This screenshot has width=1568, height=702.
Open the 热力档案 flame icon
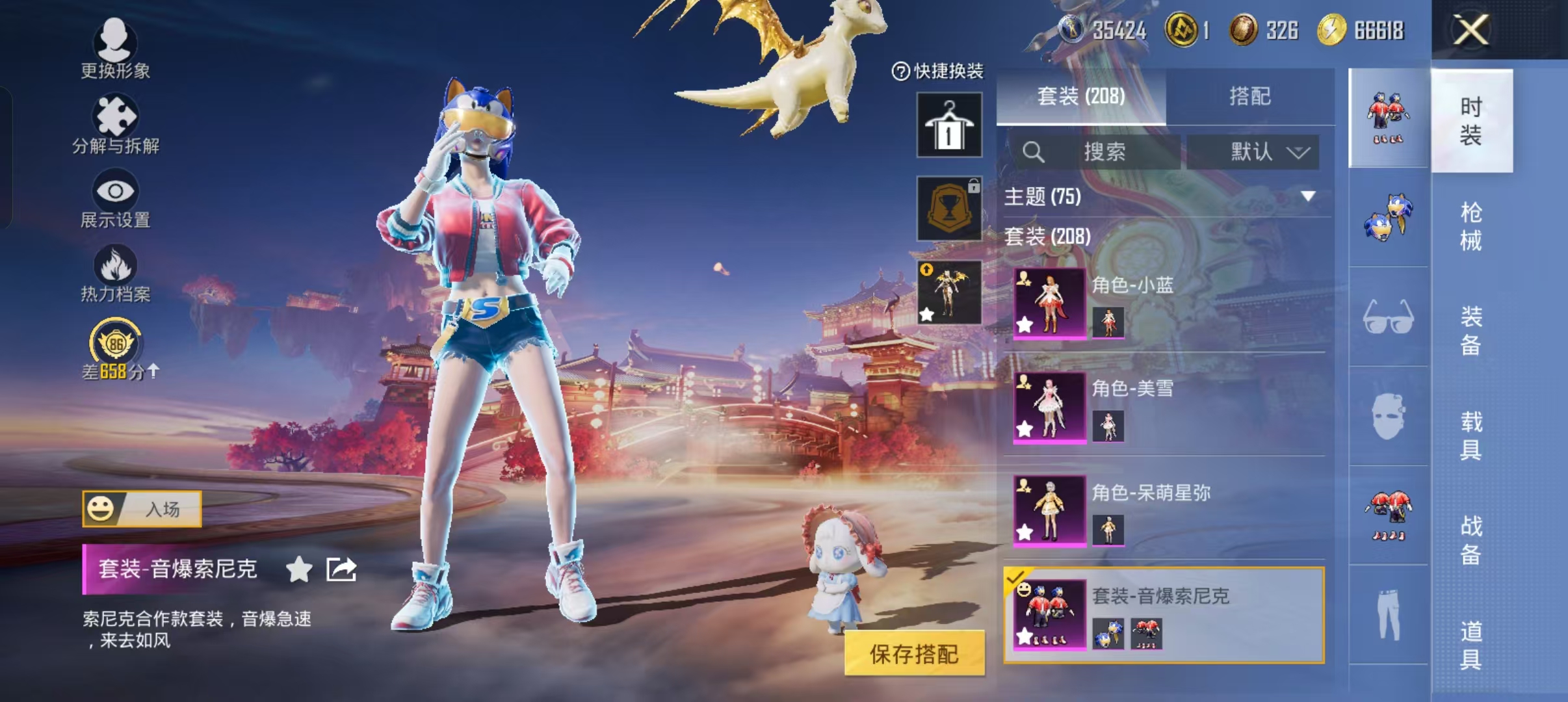tap(114, 266)
